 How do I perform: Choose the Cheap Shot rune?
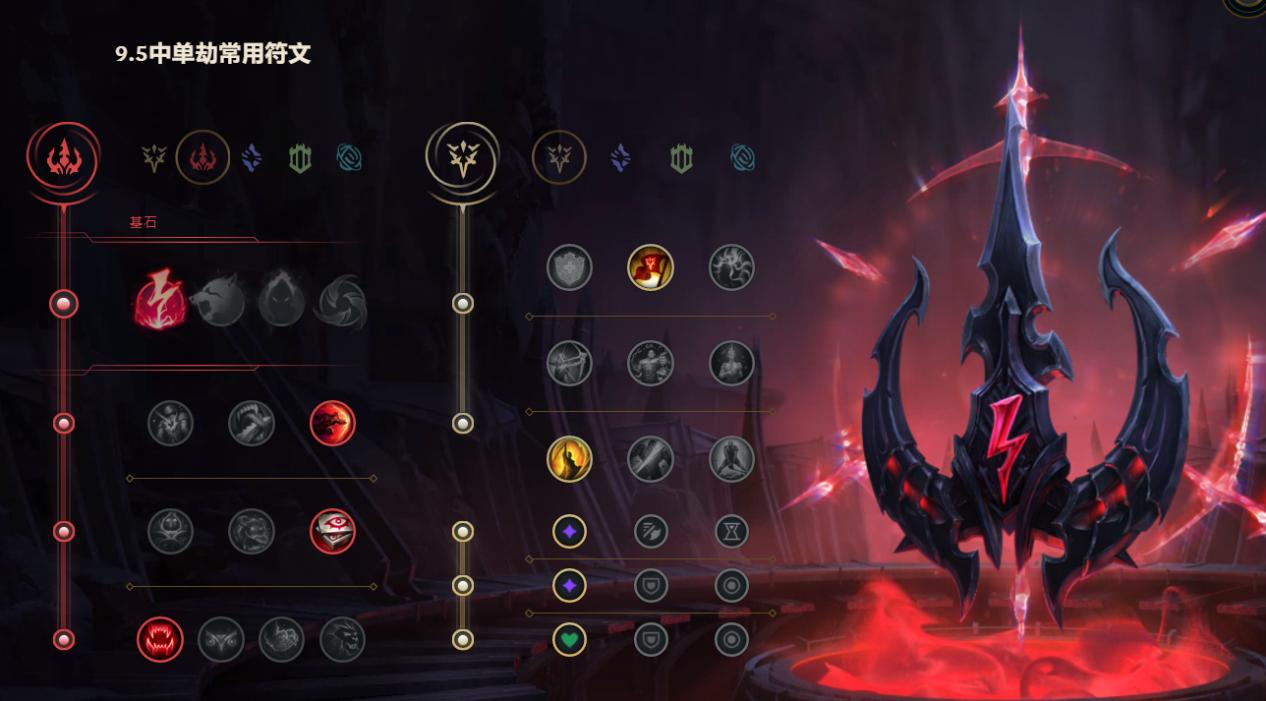click(x=170, y=423)
